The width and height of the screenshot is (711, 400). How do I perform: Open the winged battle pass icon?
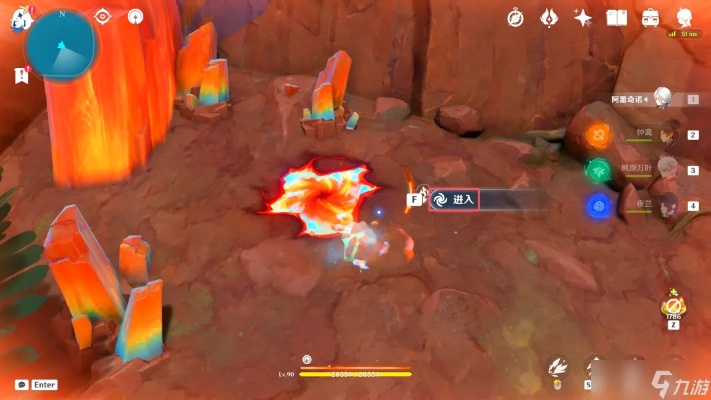[549, 18]
